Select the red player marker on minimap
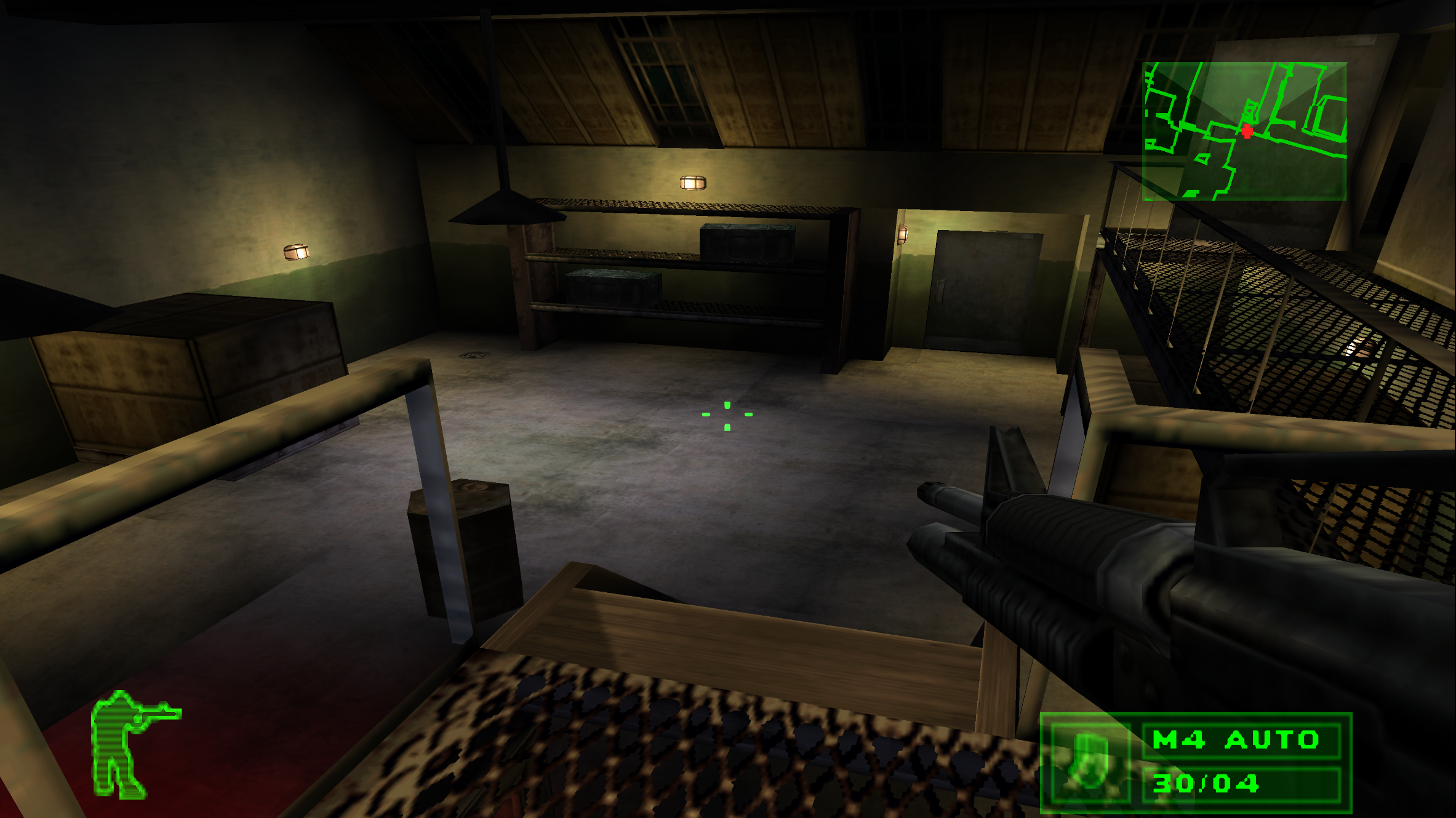The width and height of the screenshot is (1456, 818). click(1247, 131)
